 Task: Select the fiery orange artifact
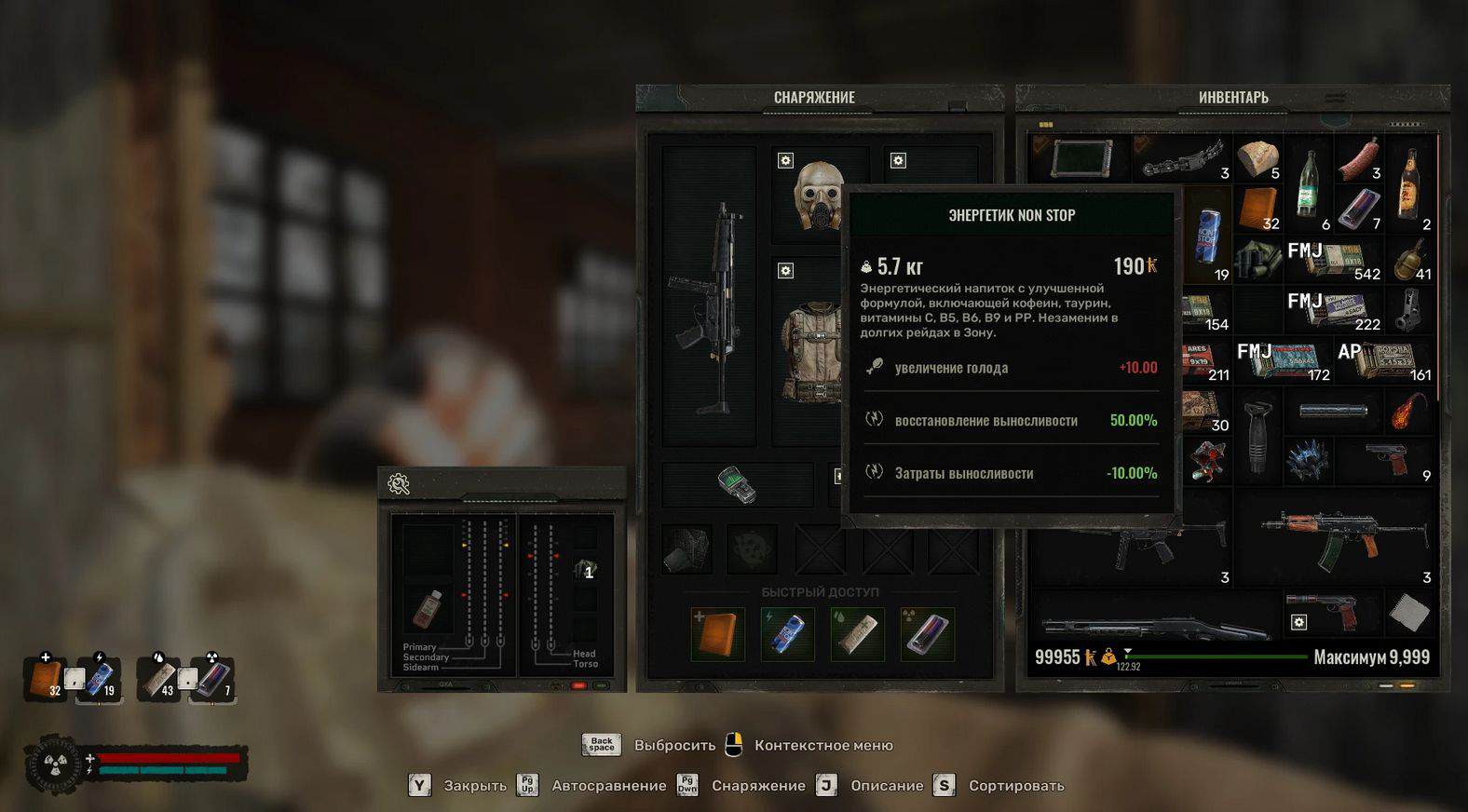point(1409,411)
